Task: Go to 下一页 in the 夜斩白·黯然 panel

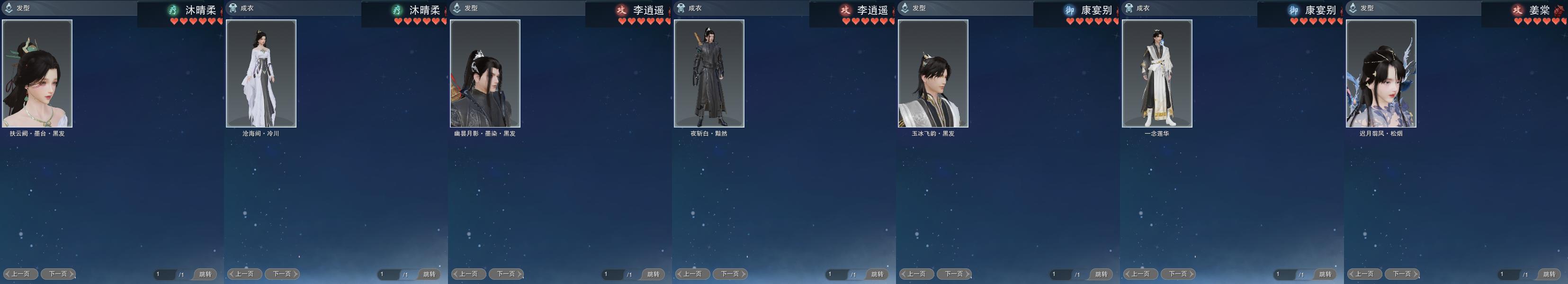Action: click(730, 274)
